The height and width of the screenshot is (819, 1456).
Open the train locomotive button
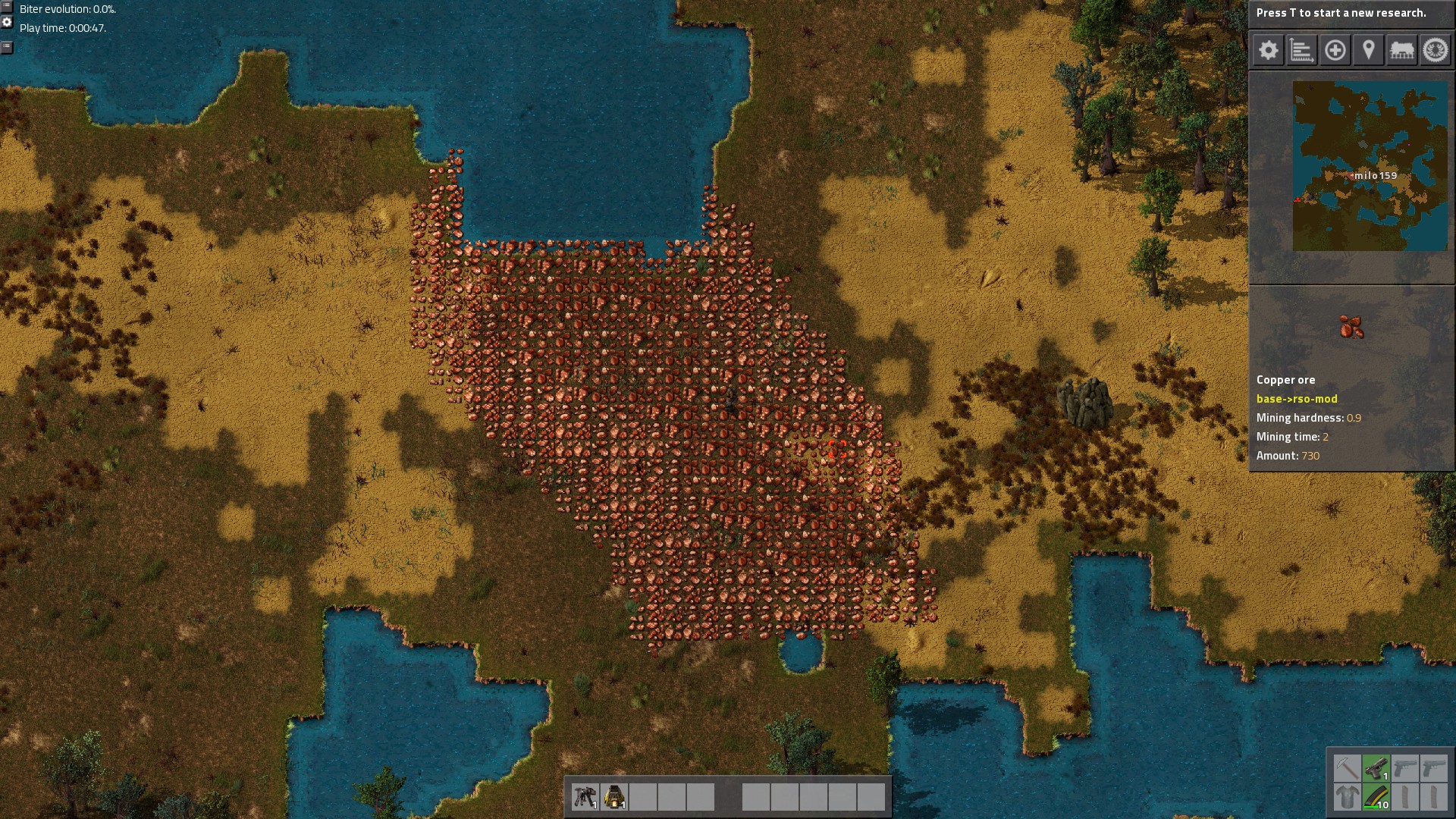1401,51
